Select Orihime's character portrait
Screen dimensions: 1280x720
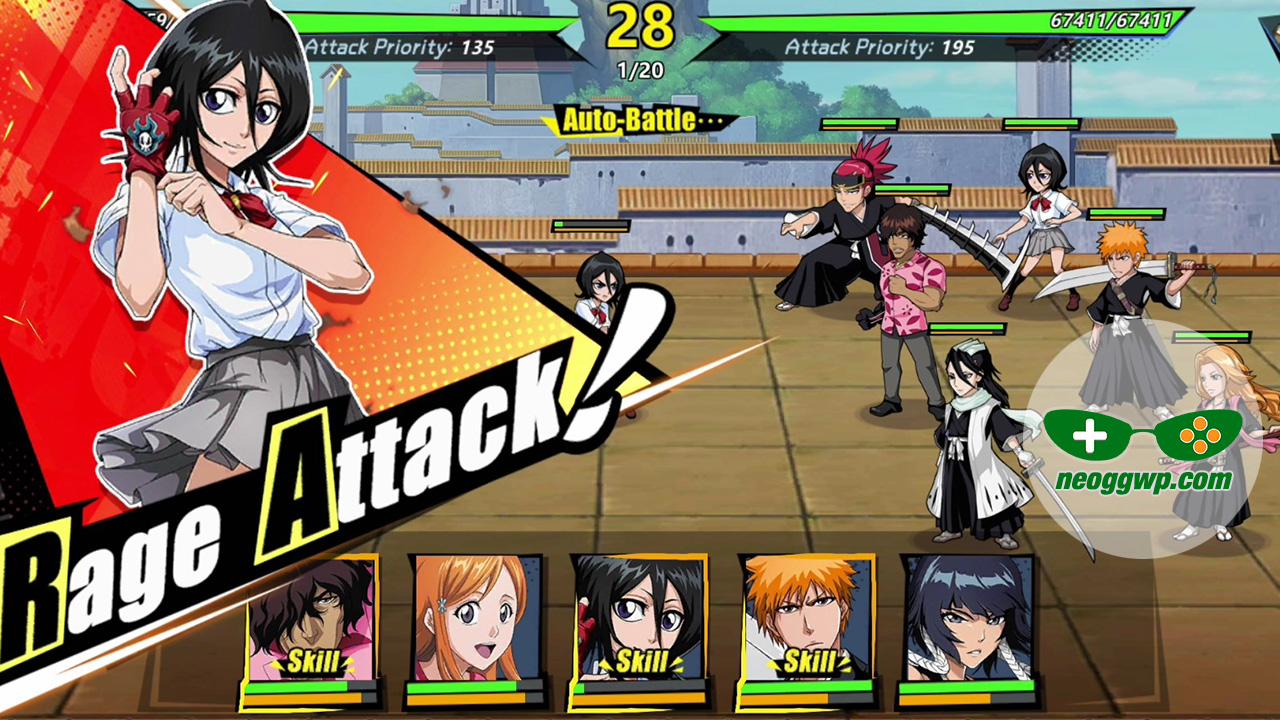click(476, 620)
